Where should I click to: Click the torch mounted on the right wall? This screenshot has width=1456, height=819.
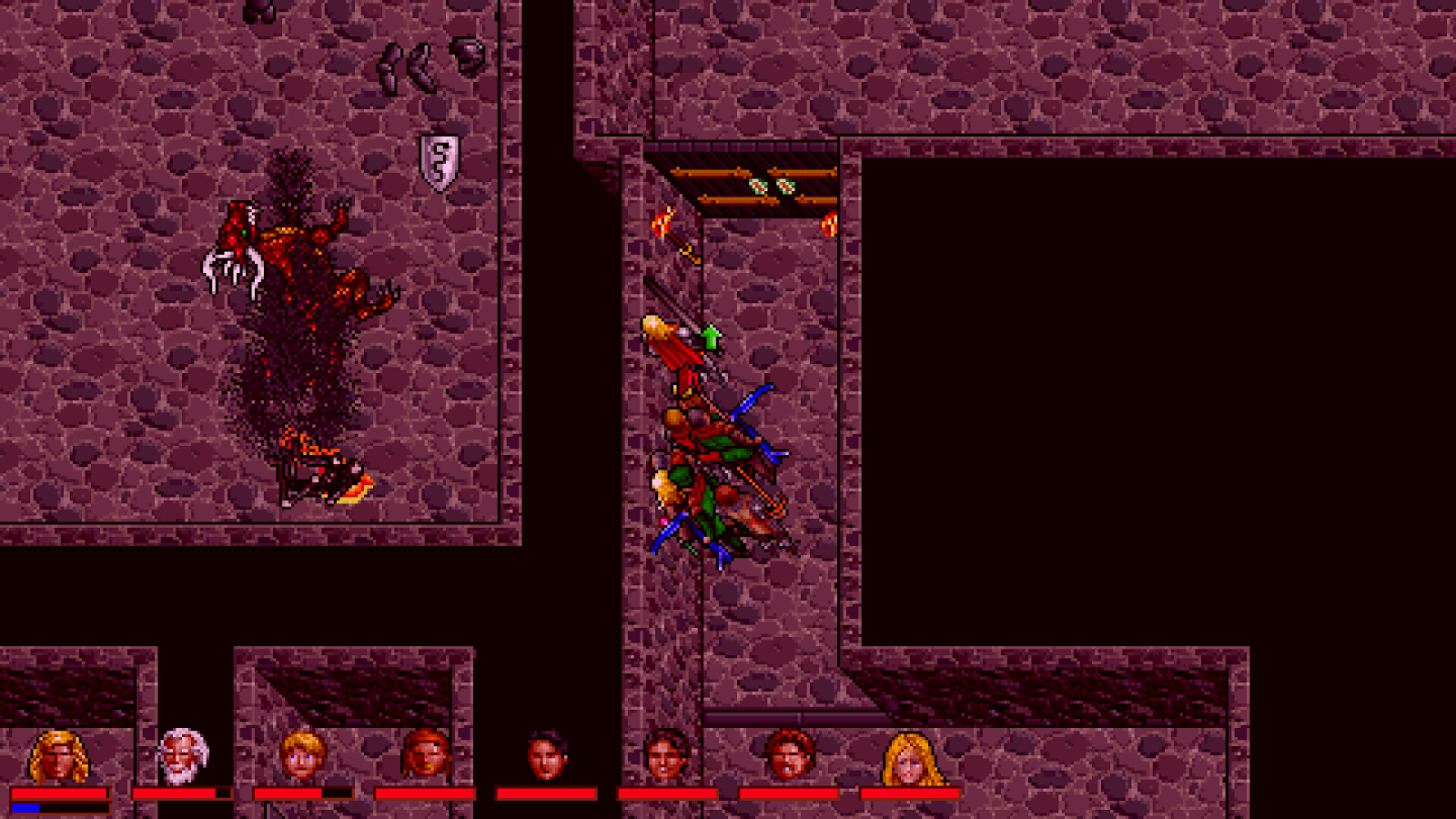[x=829, y=223]
